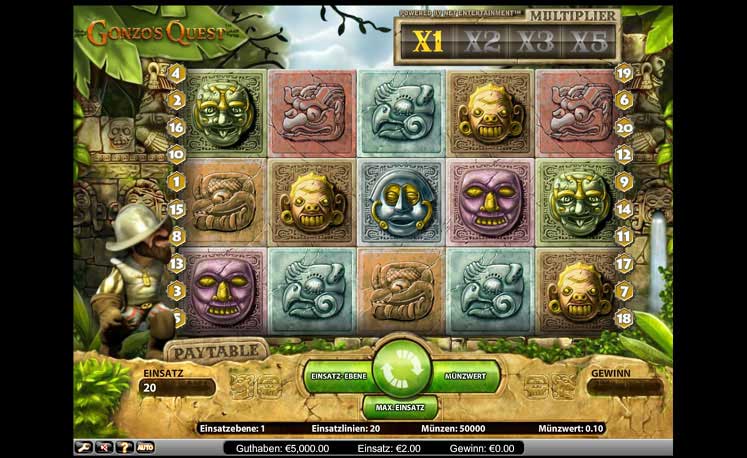This screenshot has width=747, height=458.
Task: Activate the Auto play button
Action: click(x=144, y=446)
